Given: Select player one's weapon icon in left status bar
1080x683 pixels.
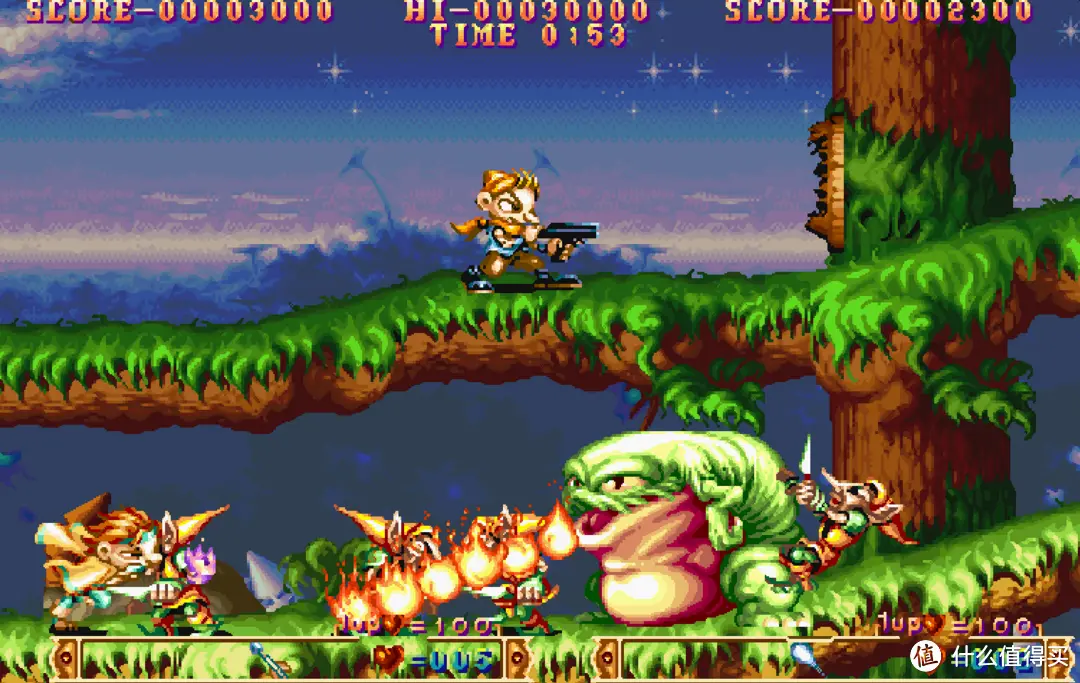Looking at the screenshot, I should pyautogui.click(x=268, y=659).
